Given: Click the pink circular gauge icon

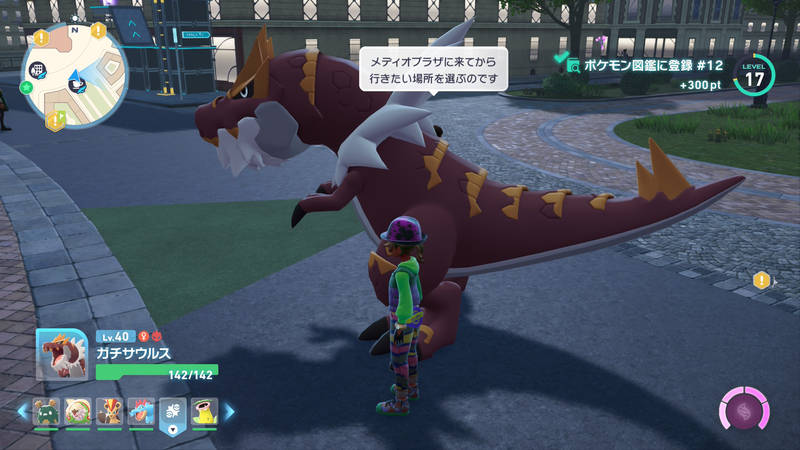Looking at the screenshot, I should click(744, 410).
